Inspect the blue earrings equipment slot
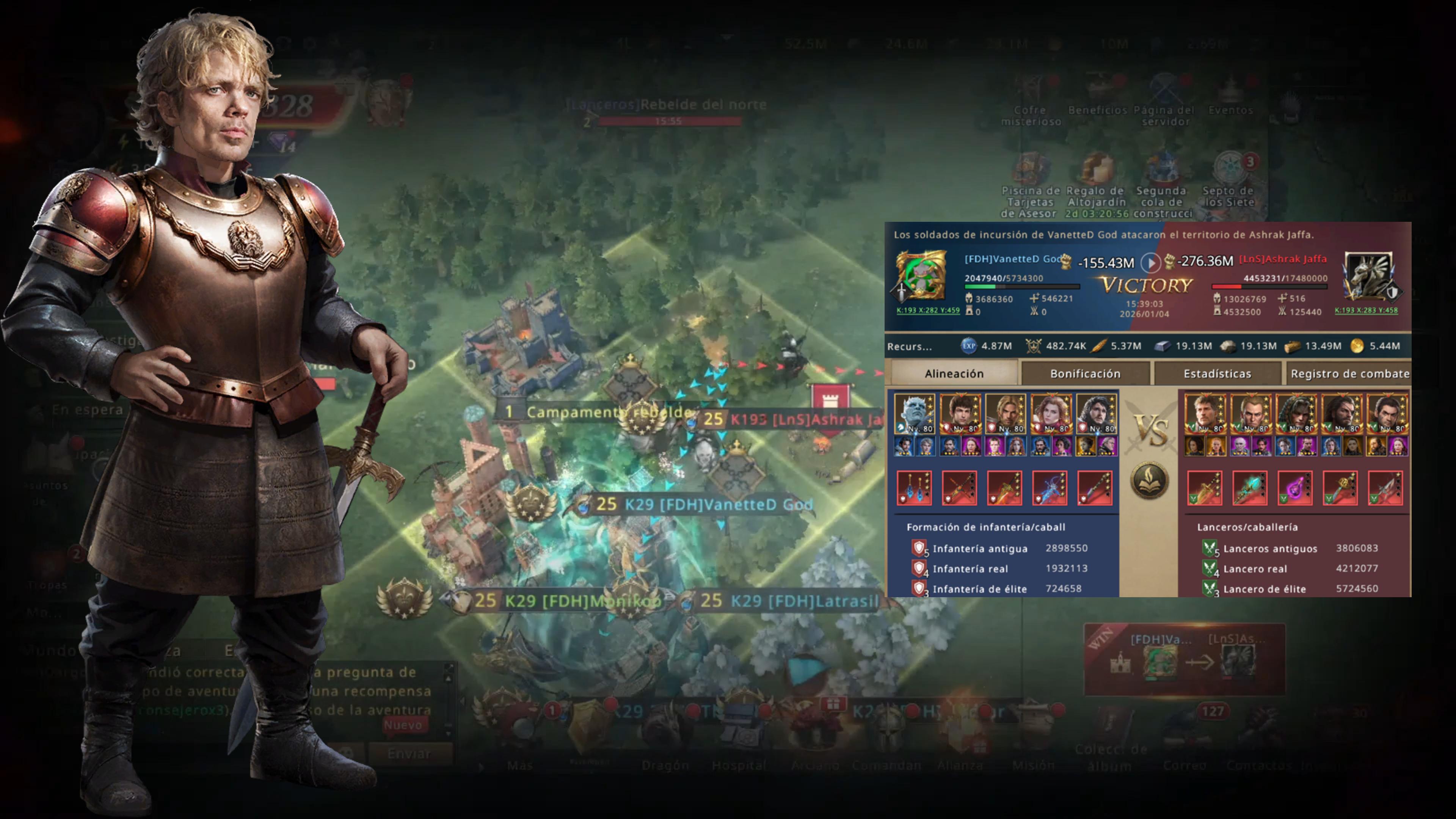This screenshot has height=819, width=1456. pos(914,488)
